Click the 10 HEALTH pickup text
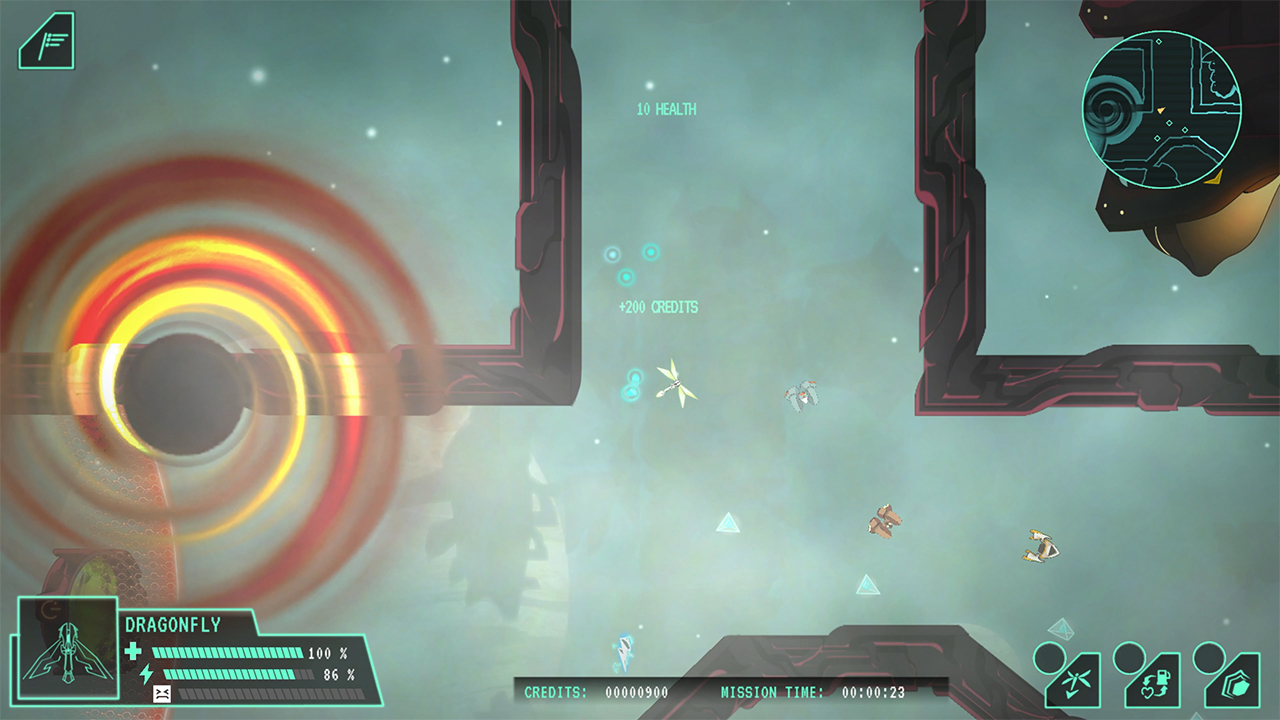Screen dimensions: 1280x720 click(667, 110)
